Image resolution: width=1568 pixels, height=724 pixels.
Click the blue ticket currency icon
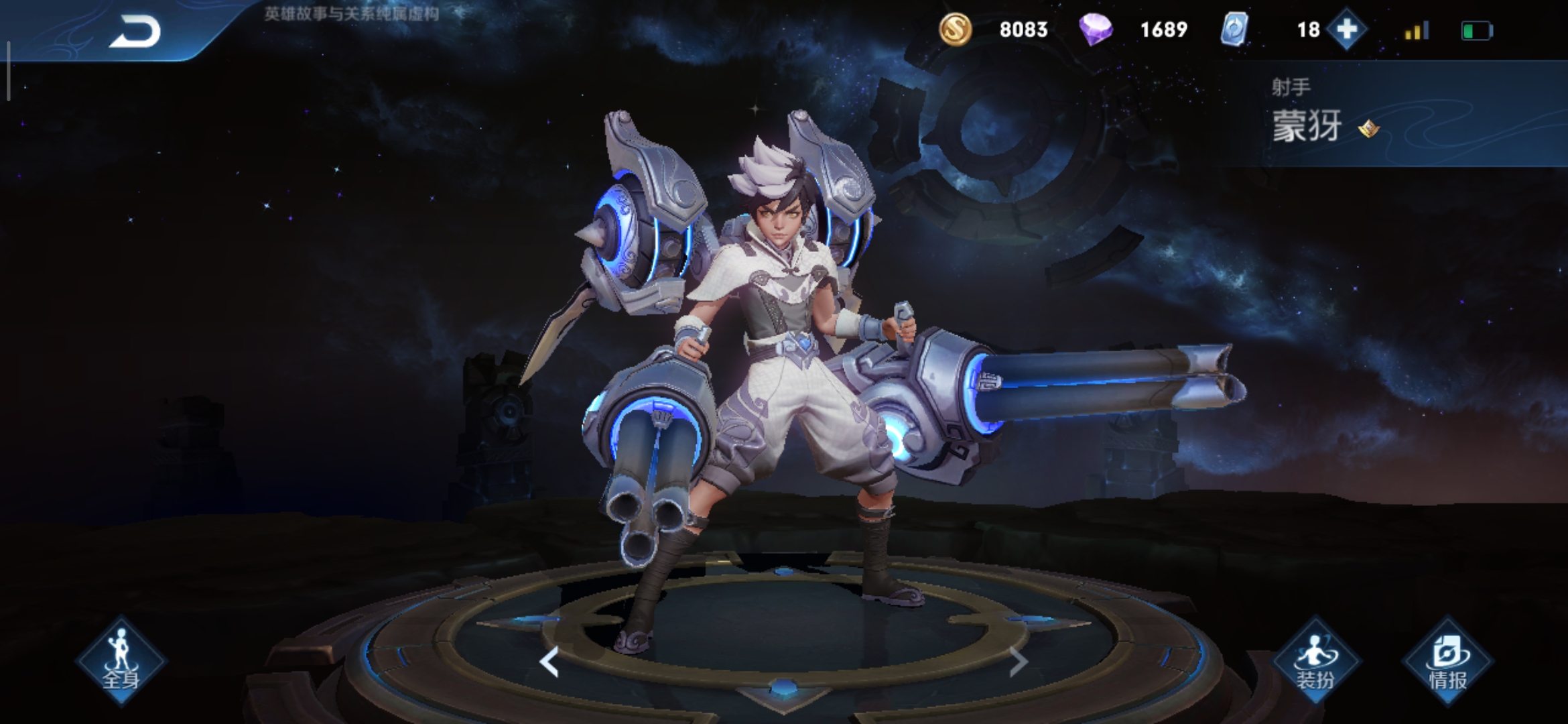[1234, 29]
